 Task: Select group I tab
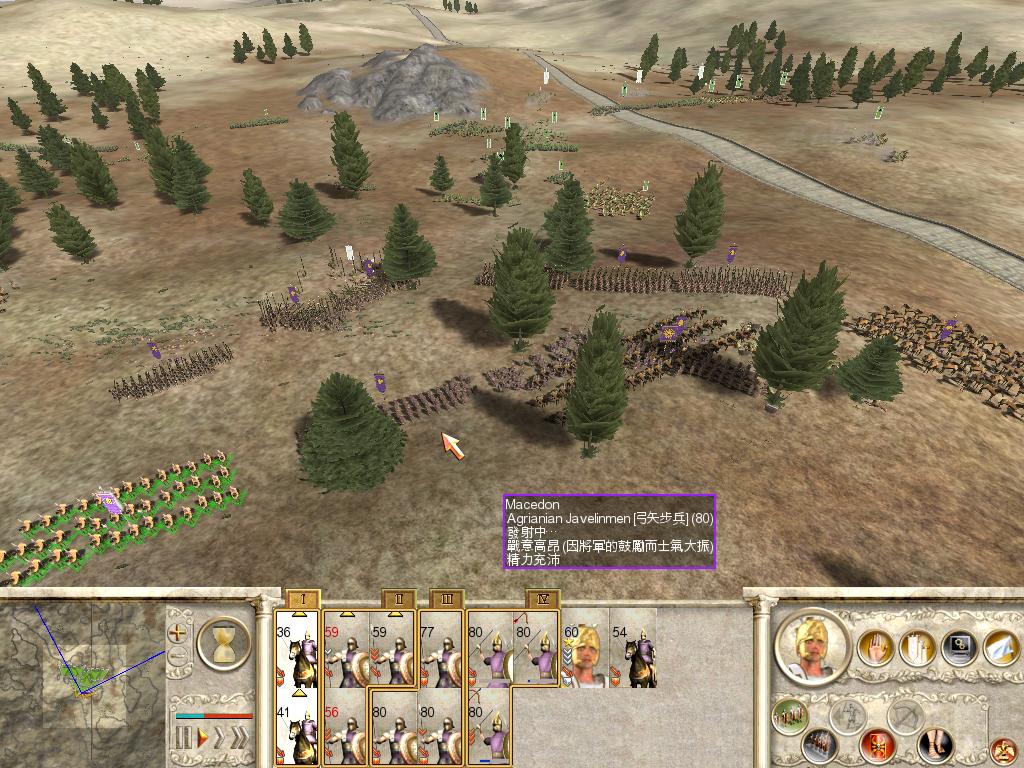pos(302,599)
